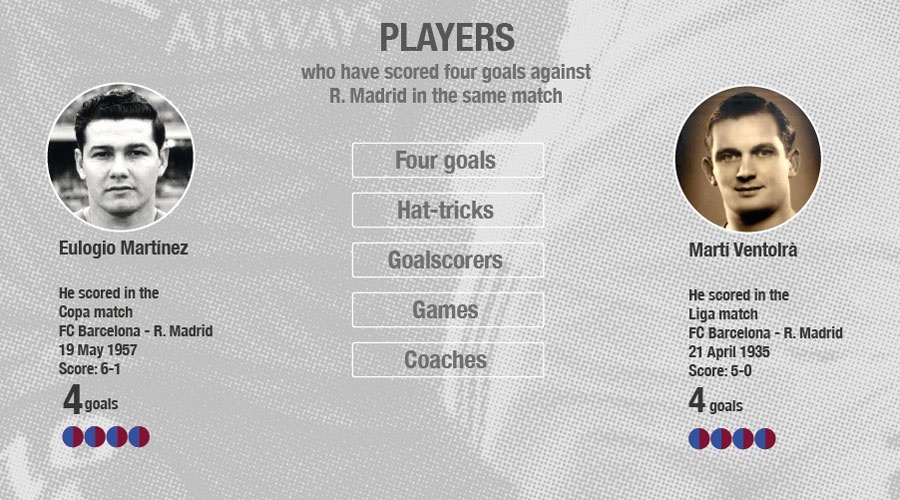Open the Hat-tricks section

[447, 210]
